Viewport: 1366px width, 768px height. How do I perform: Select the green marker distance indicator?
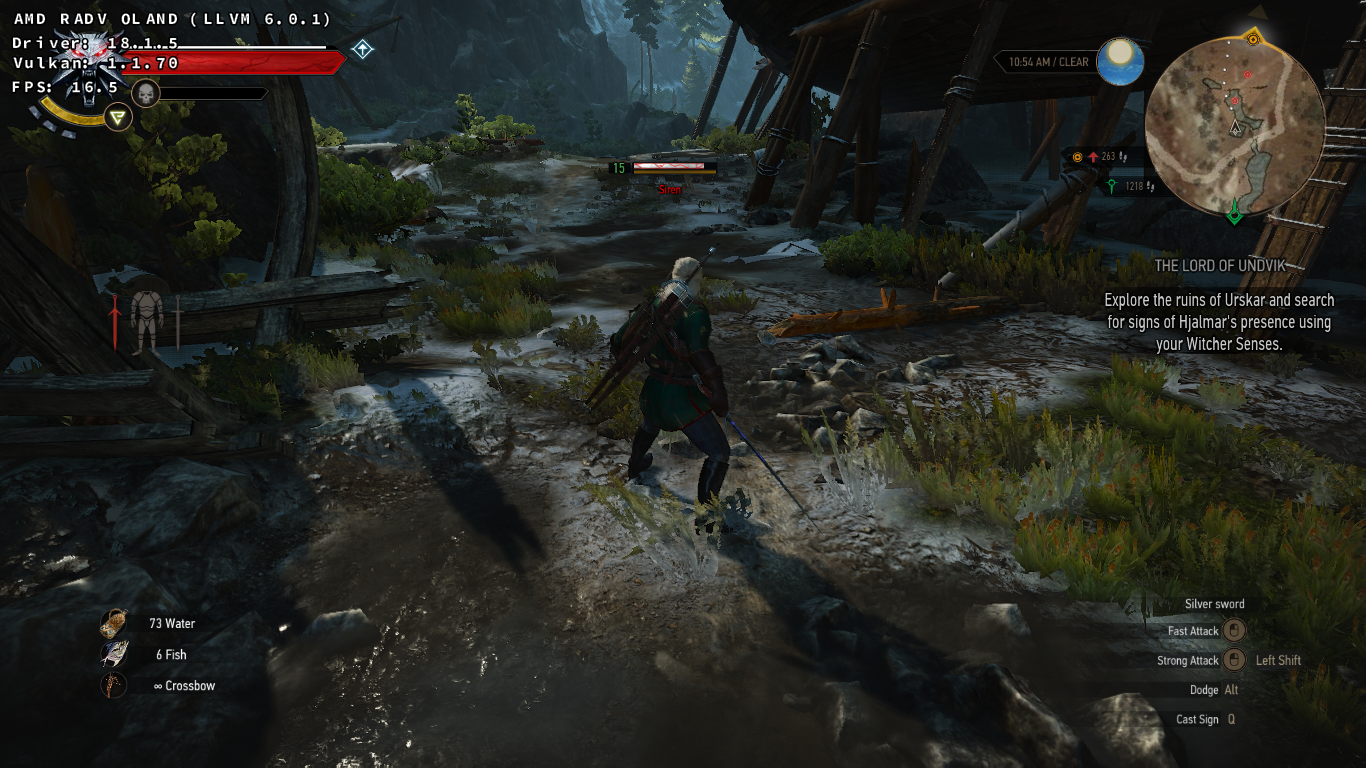(x=1112, y=186)
